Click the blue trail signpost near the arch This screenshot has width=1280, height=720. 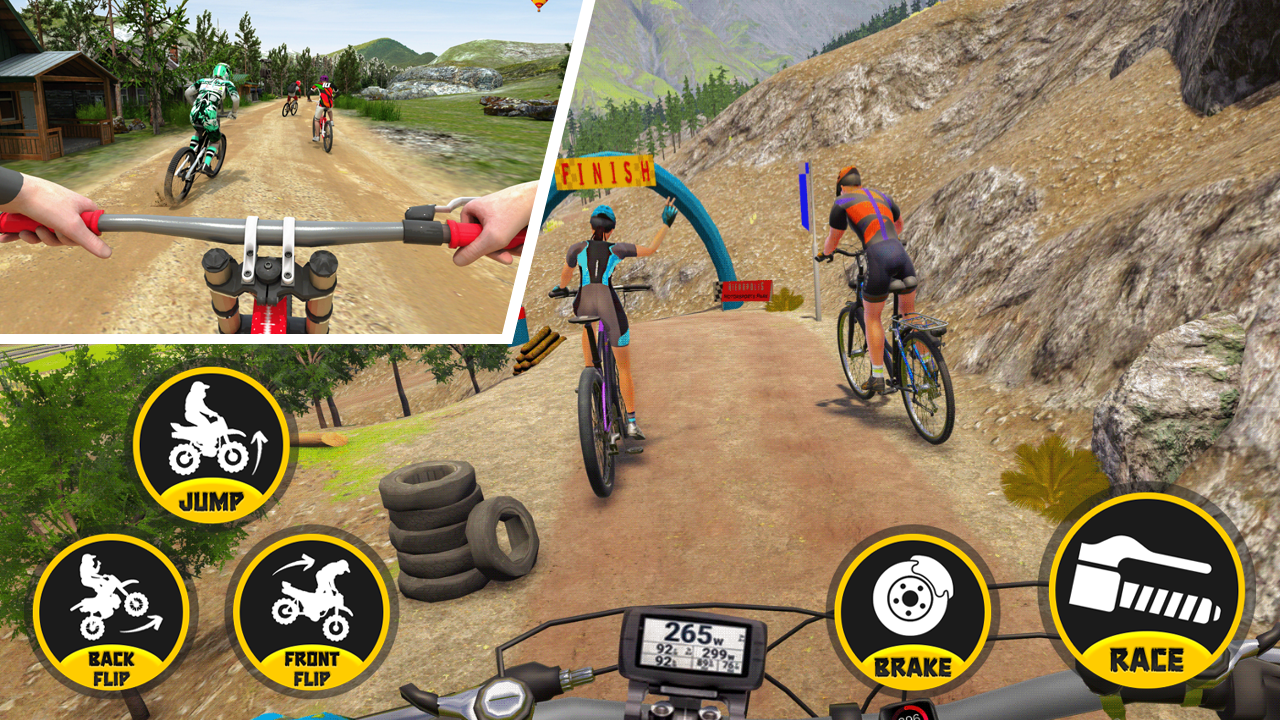[803, 195]
